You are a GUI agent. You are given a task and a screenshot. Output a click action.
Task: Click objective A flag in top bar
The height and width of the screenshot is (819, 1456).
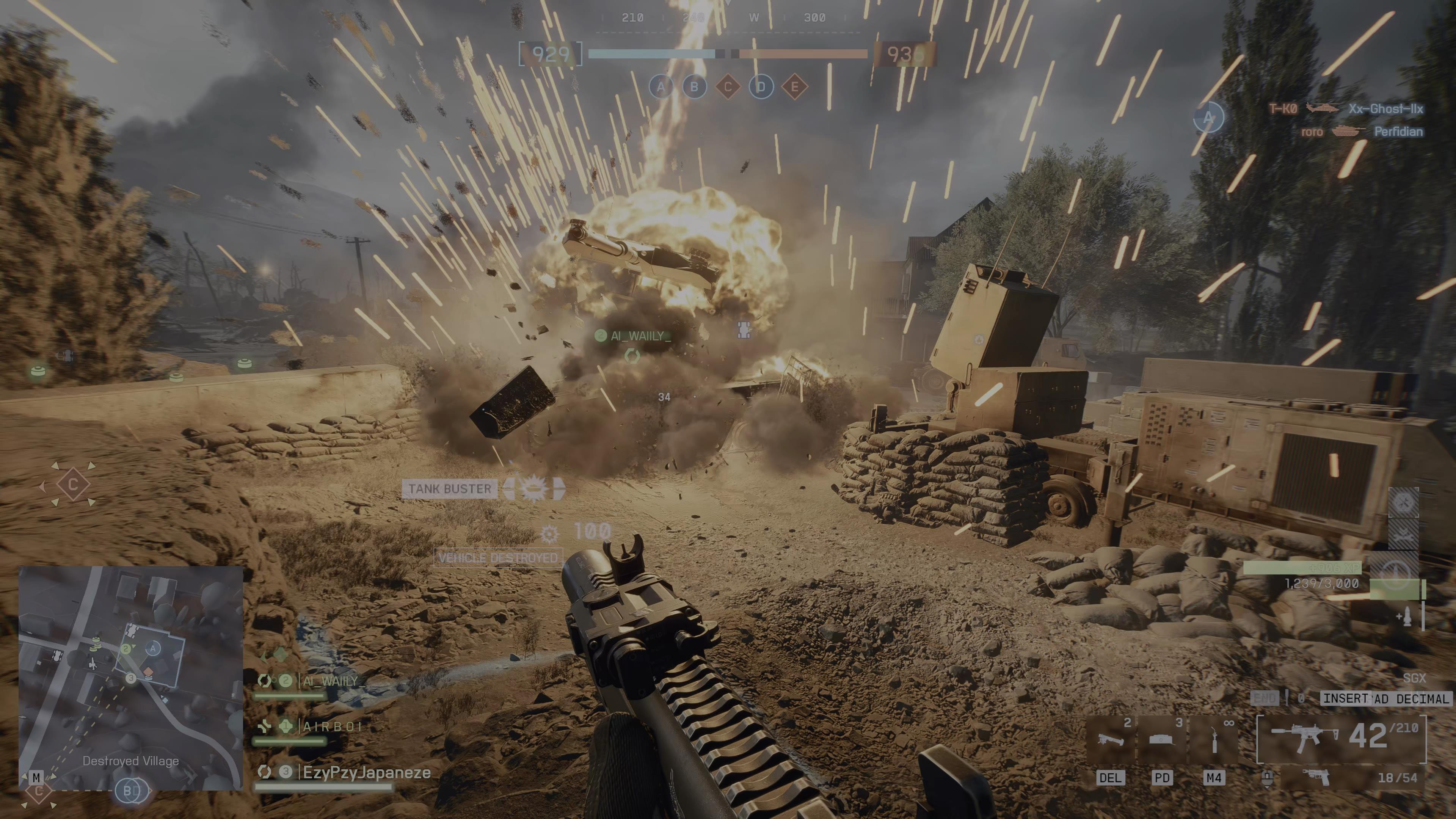(661, 87)
